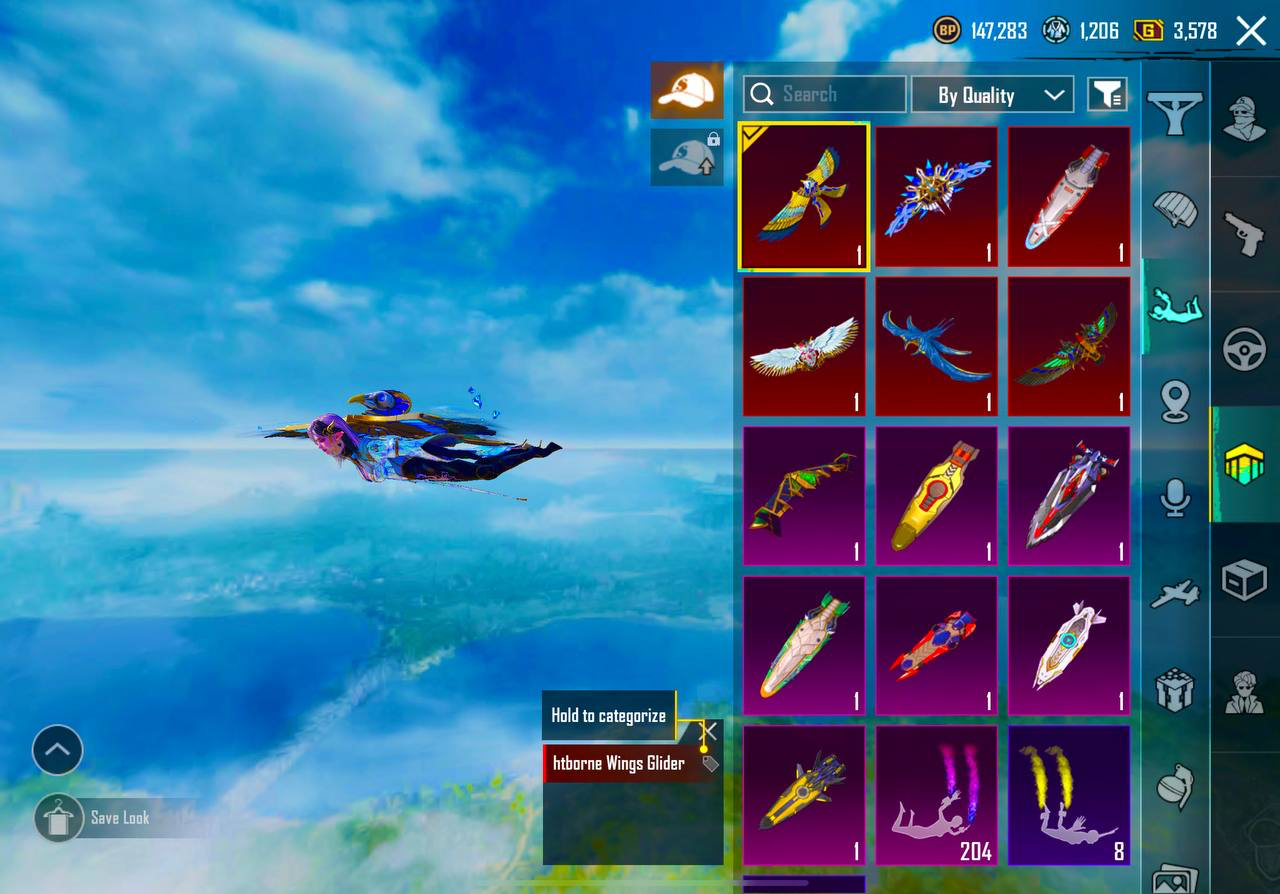Select the yellow smoke trail item
This screenshot has width=1280, height=894.
pyautogui.click(x=1068, y=795)
